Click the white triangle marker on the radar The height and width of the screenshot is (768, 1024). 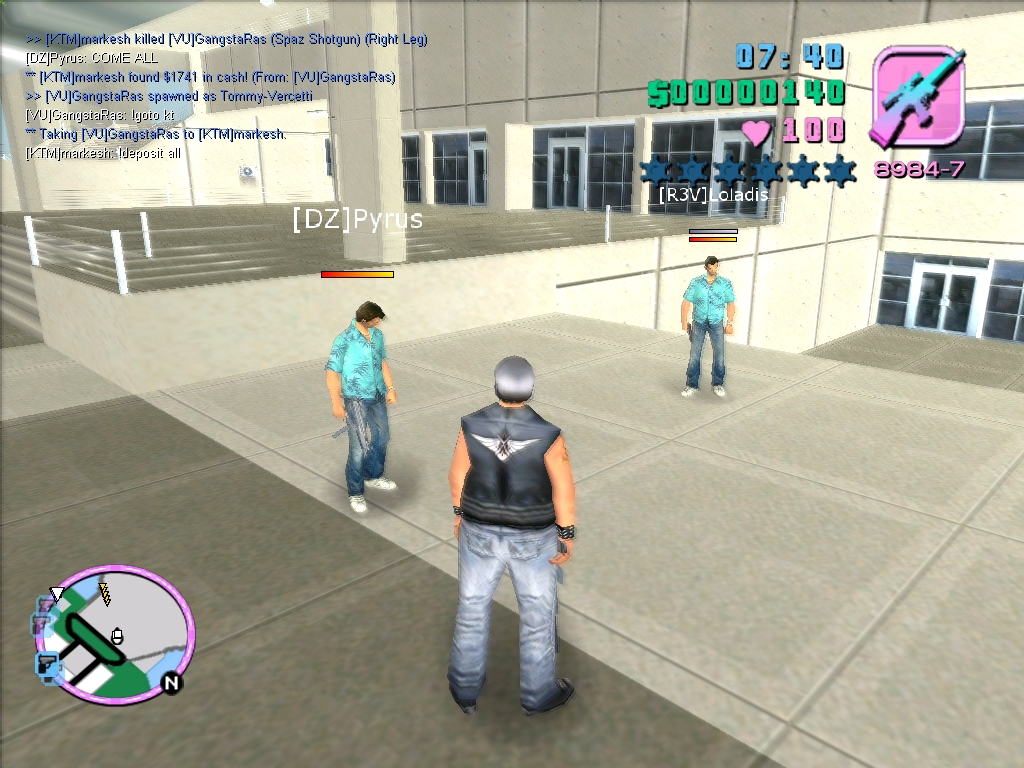click(x=57, y=595)
